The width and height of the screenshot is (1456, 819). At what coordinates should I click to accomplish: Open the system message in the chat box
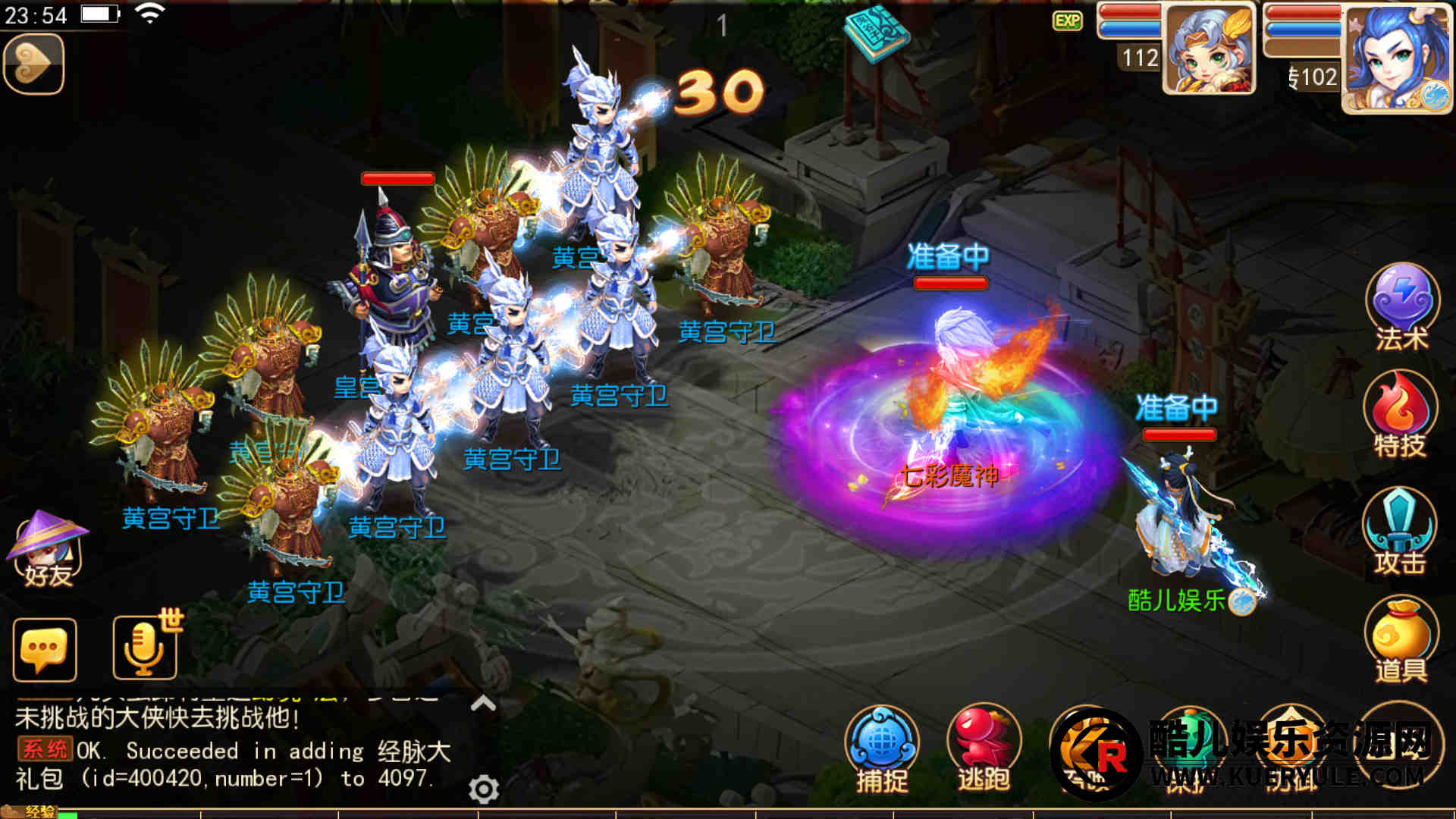(x=227, y=764)
